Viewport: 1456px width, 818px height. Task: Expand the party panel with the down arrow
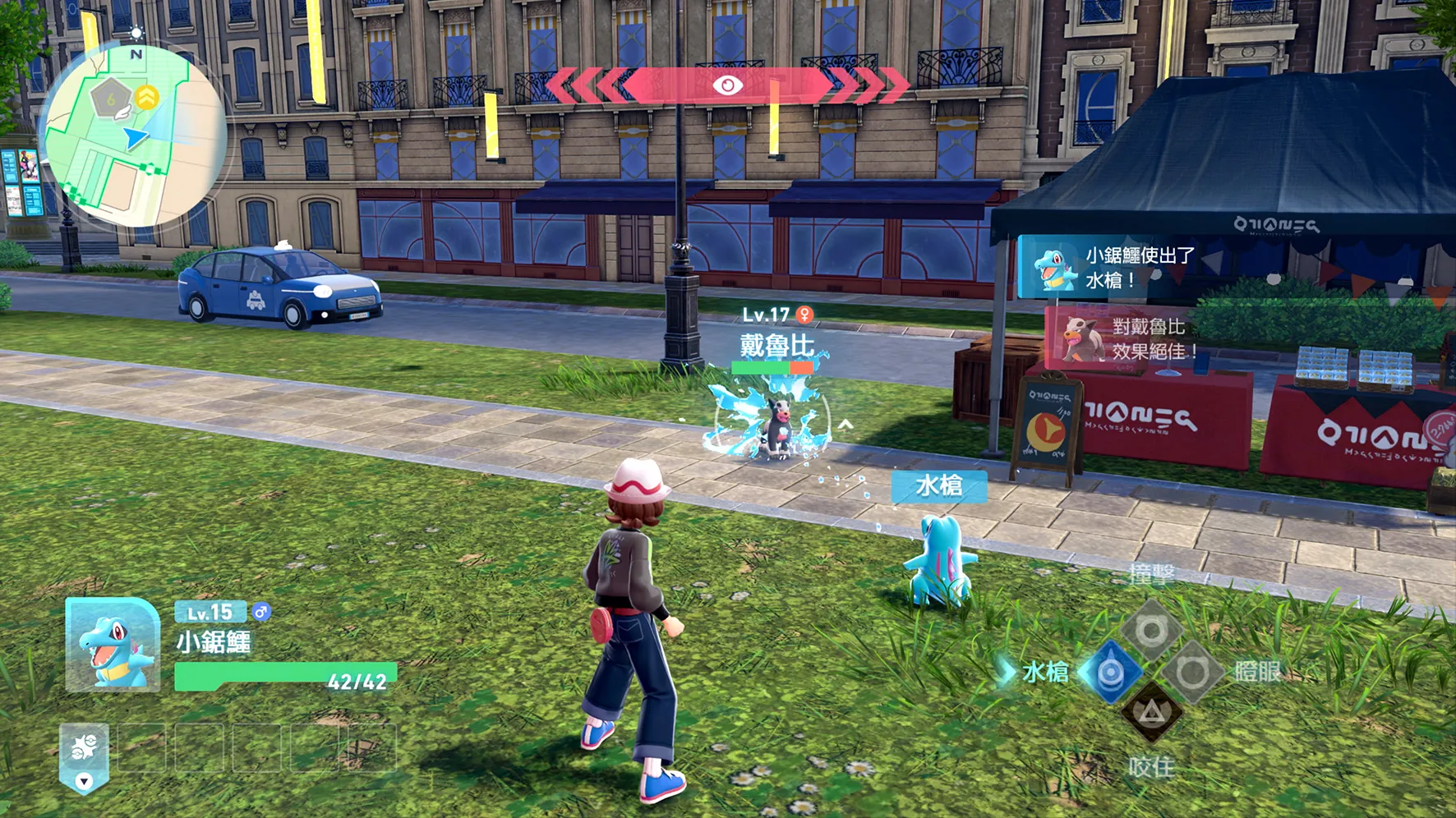[x=84, y=781]
